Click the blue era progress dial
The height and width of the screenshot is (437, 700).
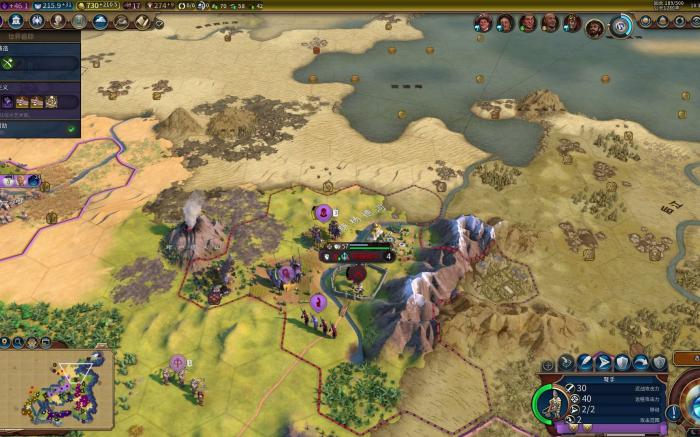622,26
